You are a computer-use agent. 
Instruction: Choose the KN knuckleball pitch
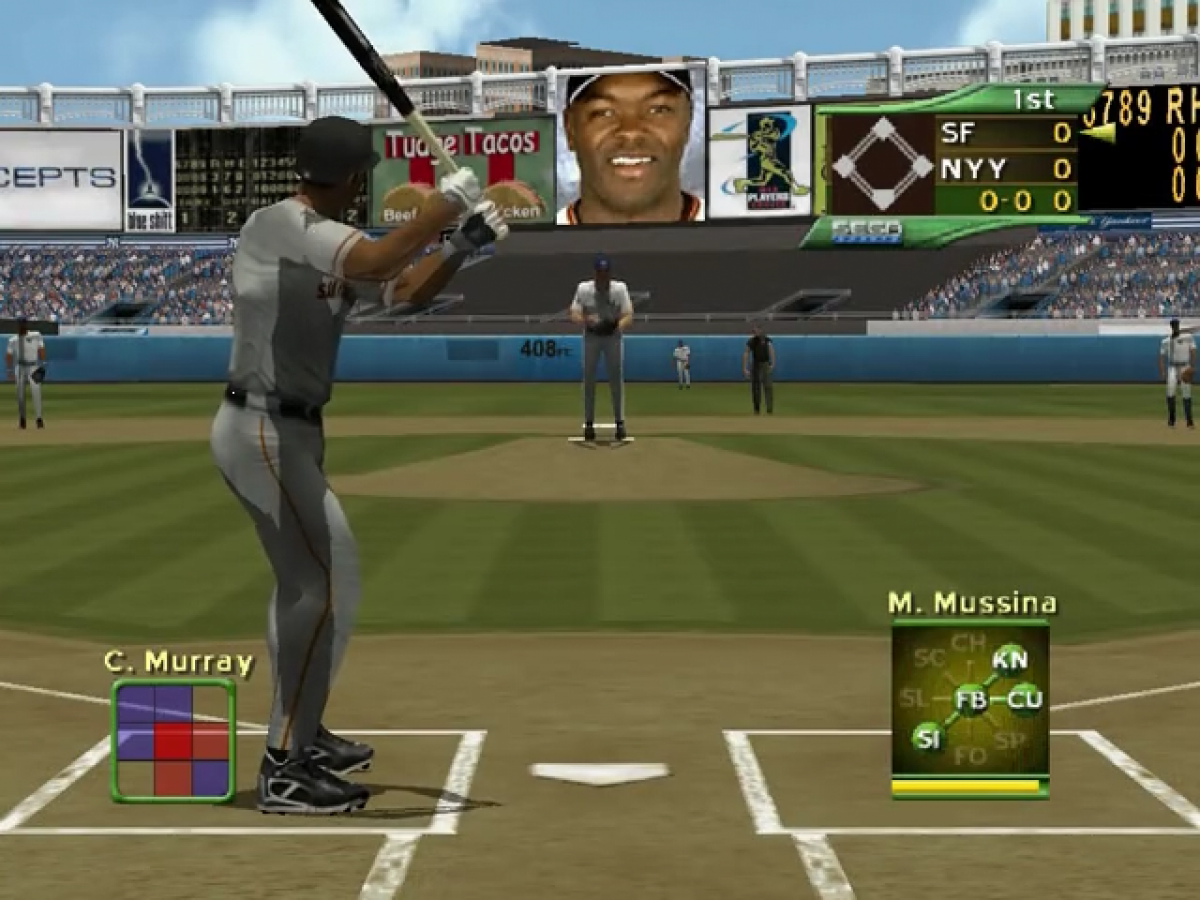coord(1010,660)
